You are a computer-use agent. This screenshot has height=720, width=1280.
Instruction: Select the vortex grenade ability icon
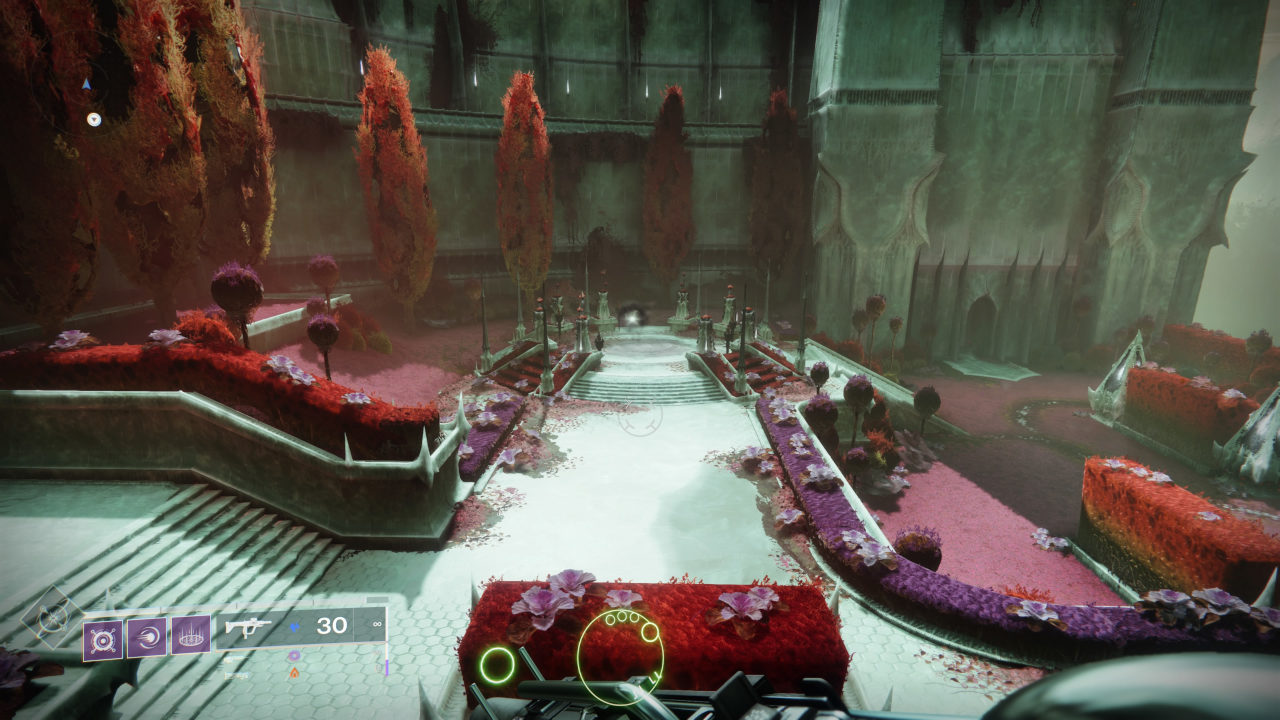[x=103, y=639]
